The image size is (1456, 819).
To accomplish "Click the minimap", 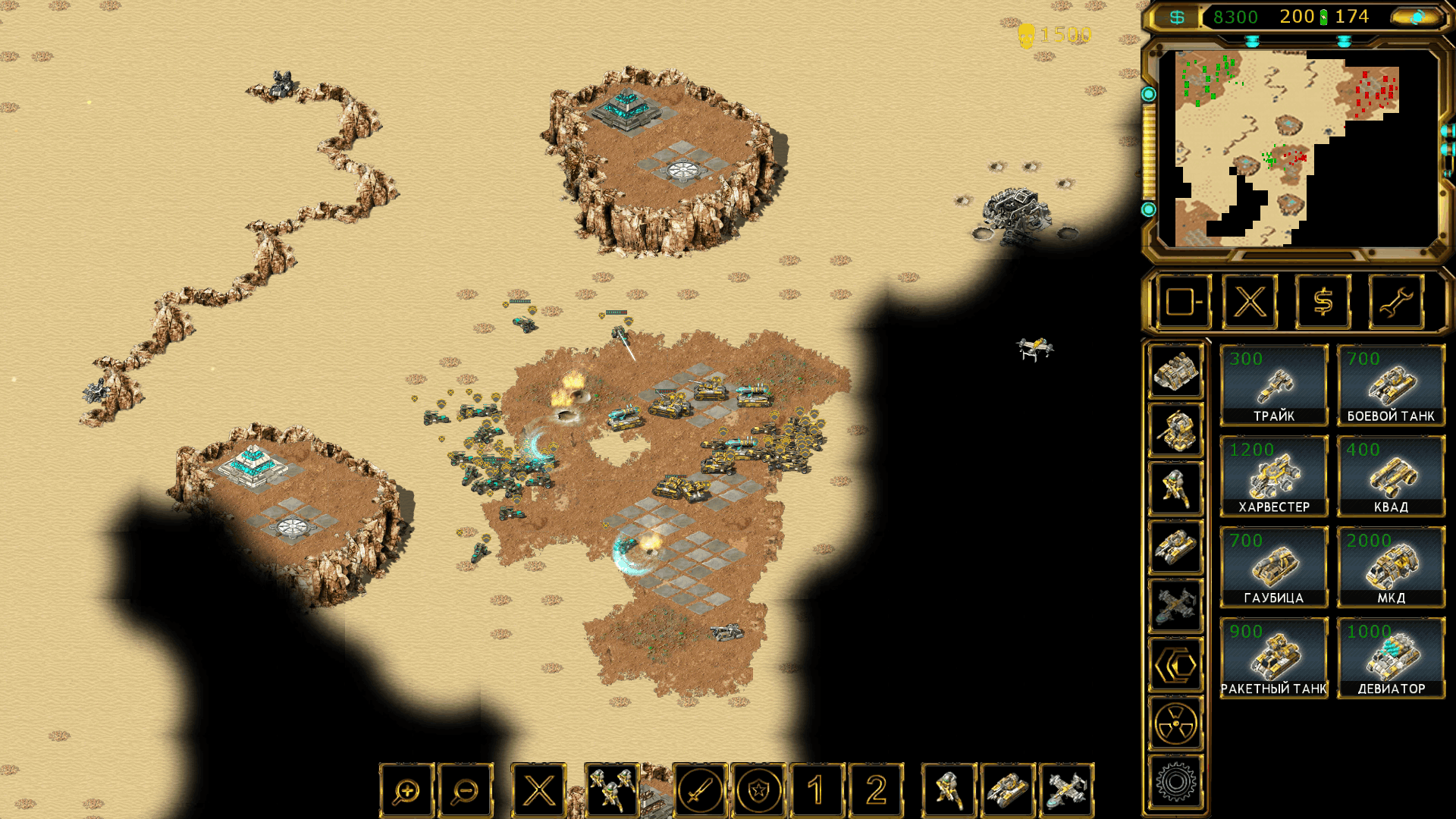I will [x=1297, y=148].
